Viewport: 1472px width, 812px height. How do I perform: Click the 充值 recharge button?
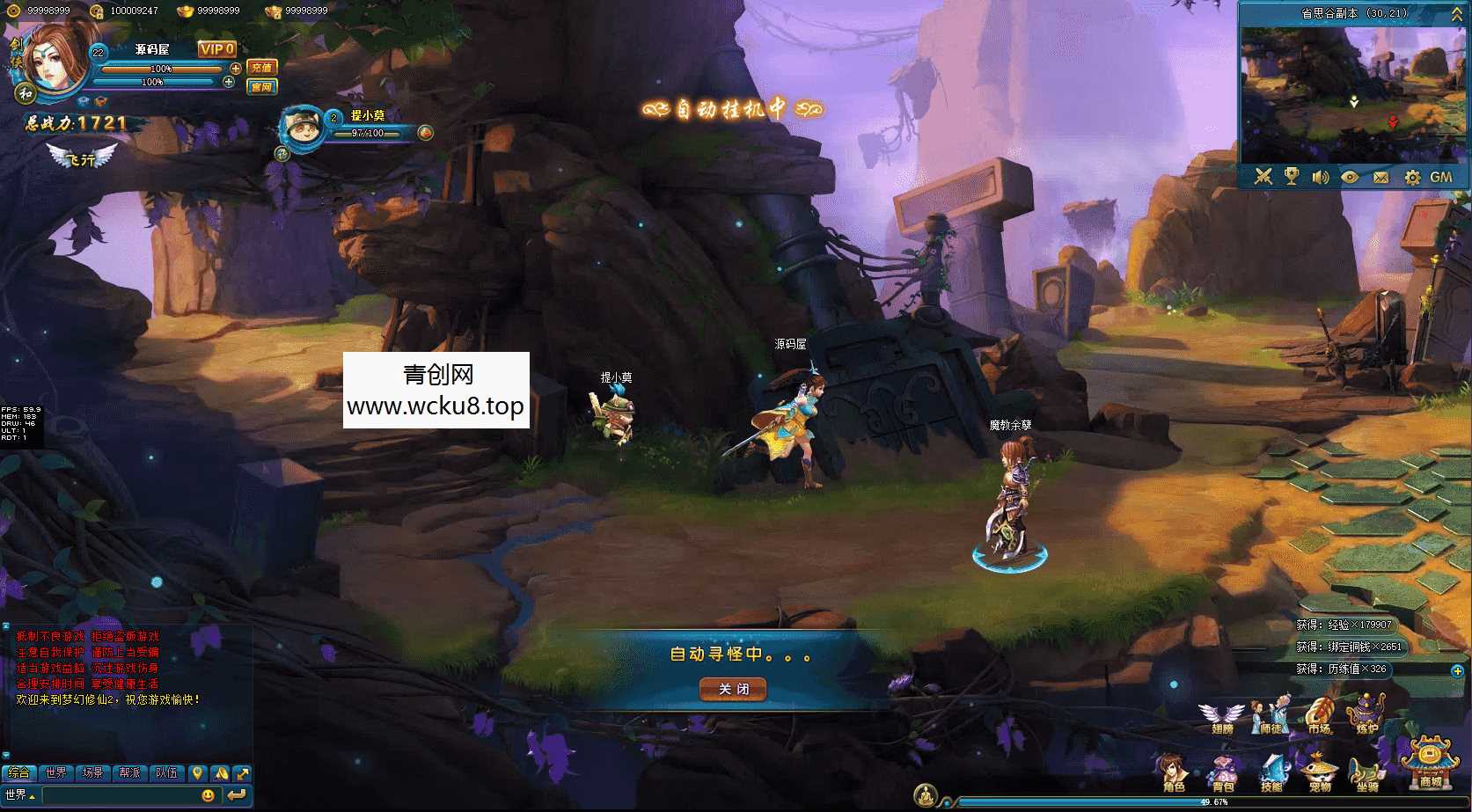[x=262, y=67]
